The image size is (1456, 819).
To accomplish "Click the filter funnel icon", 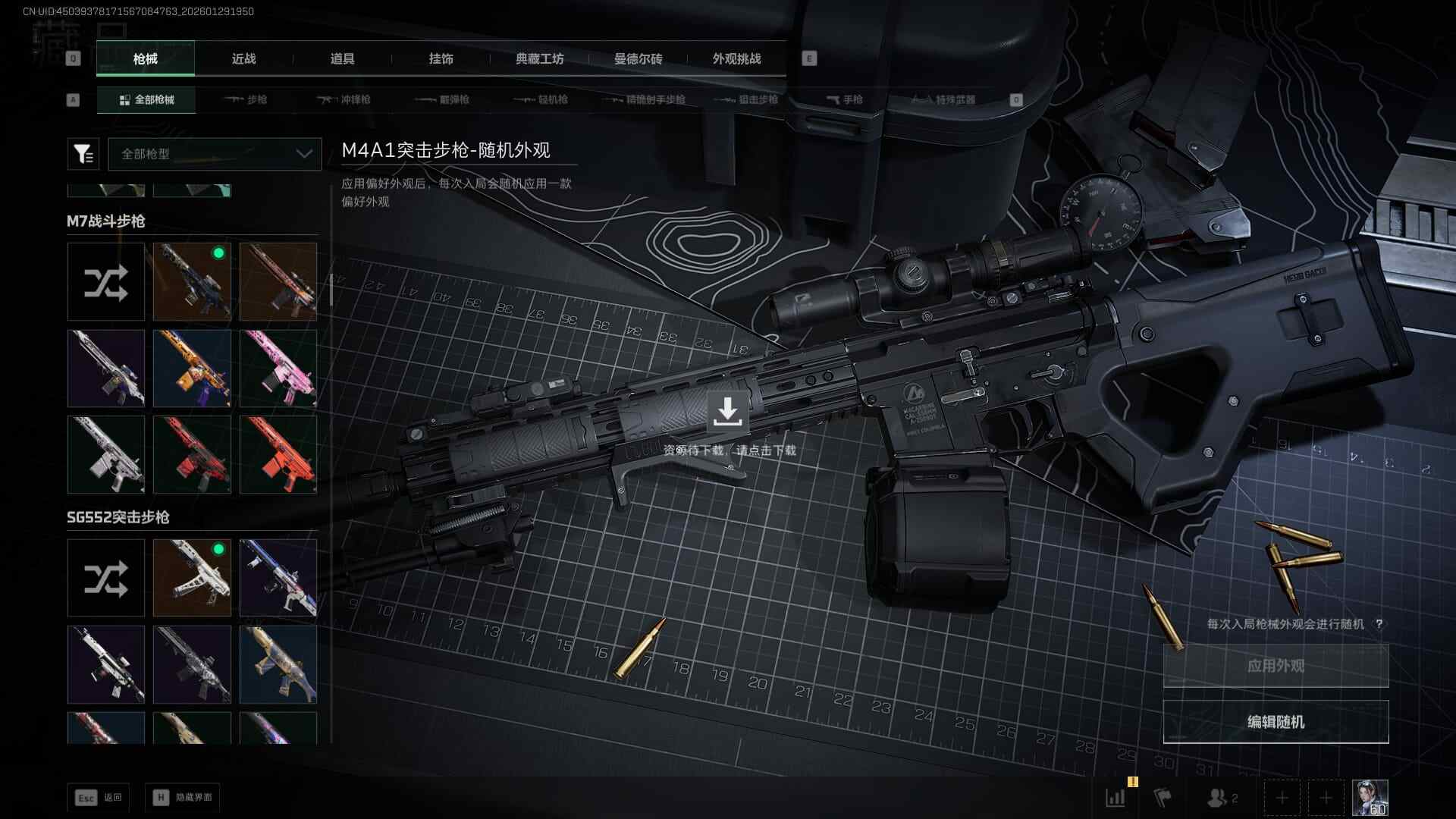I will pos(83,154).
